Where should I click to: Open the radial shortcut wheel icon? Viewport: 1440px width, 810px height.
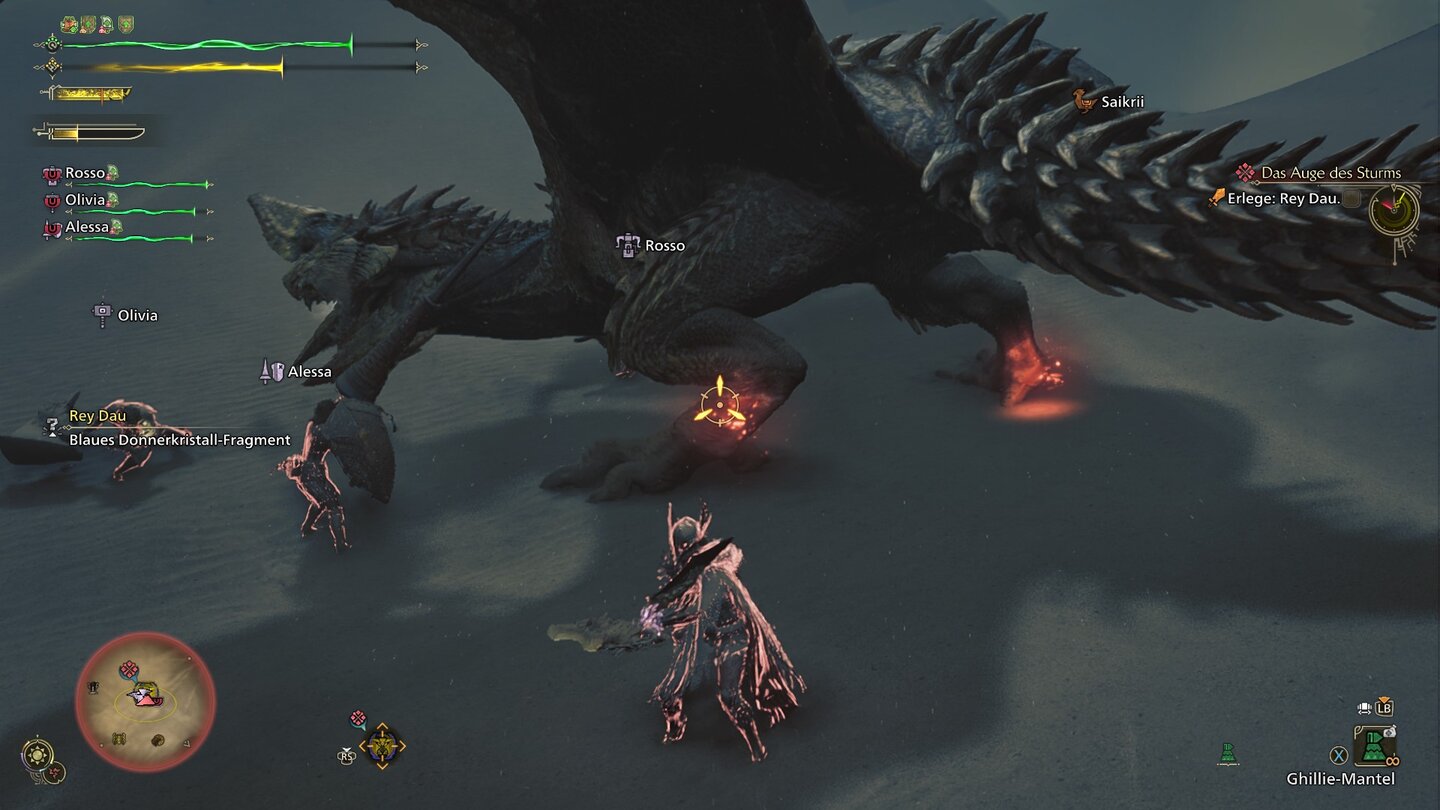(382, 745)
